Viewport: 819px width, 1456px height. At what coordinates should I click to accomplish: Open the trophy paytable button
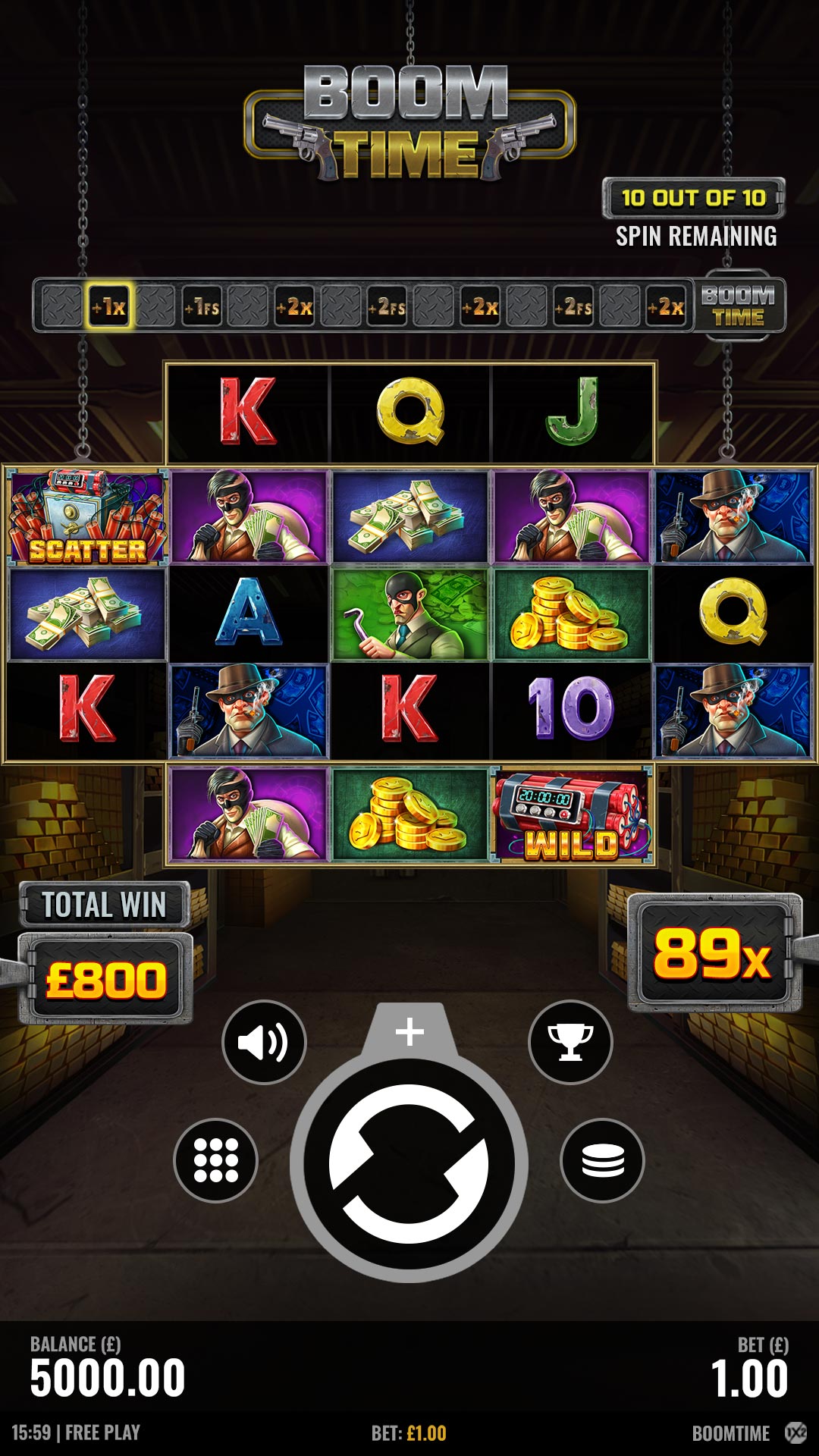(x=570, y=1042)
